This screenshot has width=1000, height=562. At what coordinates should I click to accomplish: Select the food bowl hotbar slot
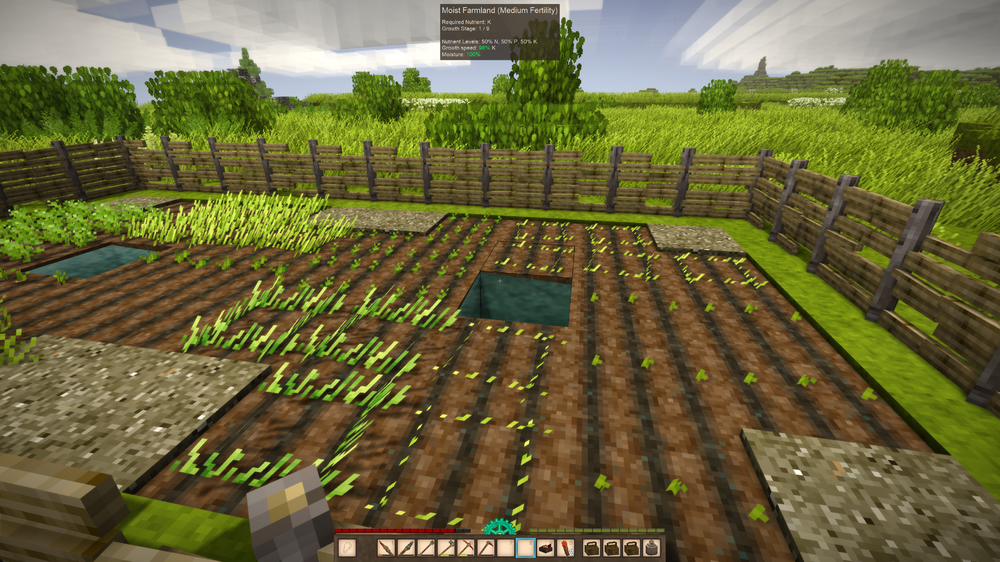point(546,548)
